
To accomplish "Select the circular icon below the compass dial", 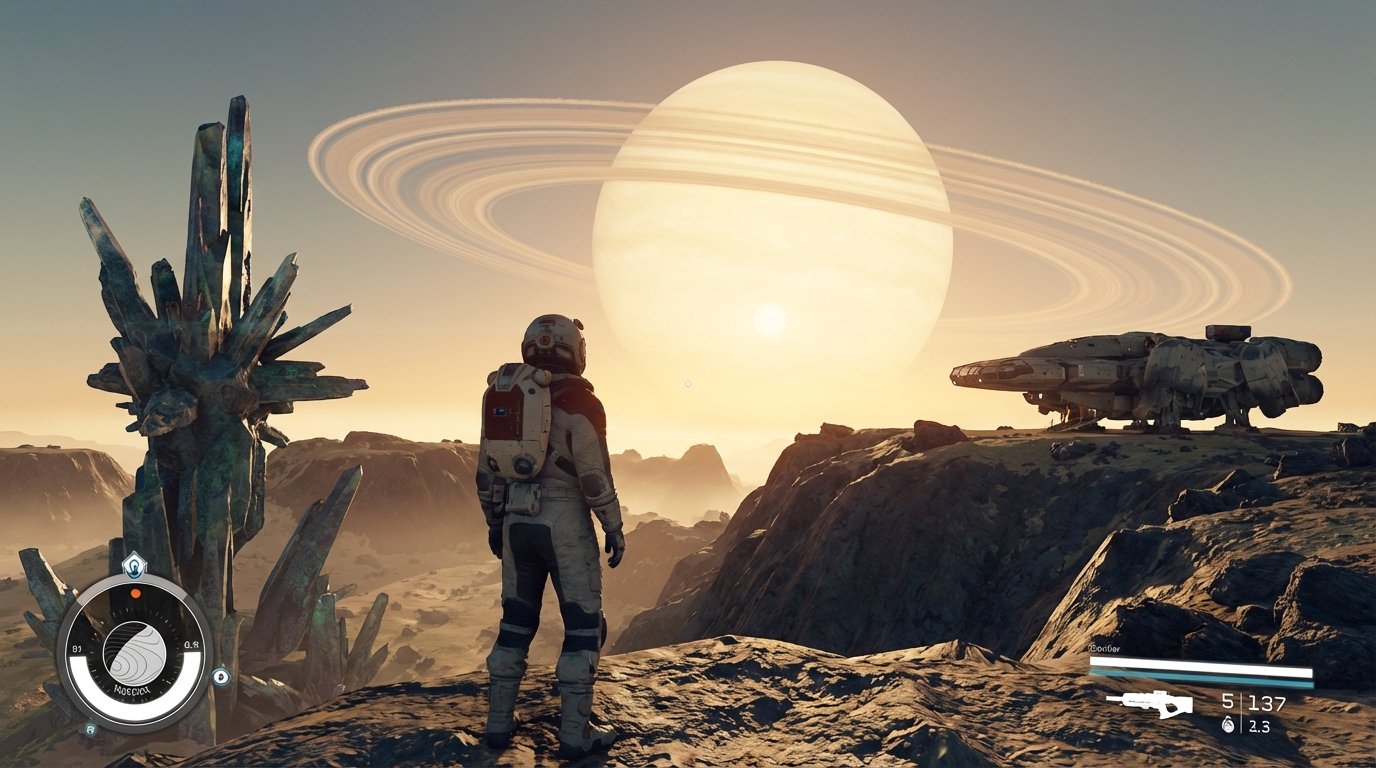I will tap(89, 729).
